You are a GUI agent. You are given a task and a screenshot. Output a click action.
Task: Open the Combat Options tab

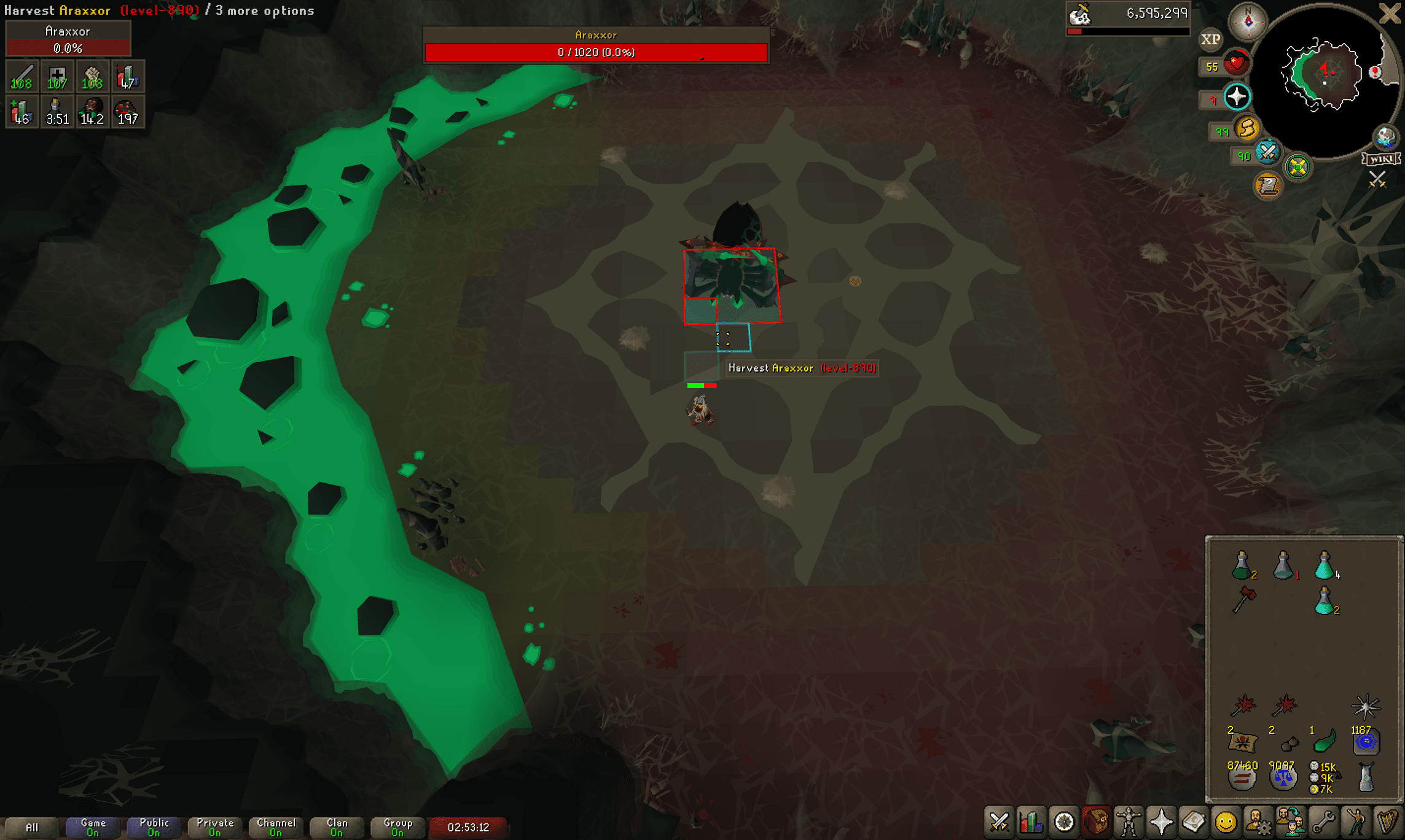tap(999, 823)
